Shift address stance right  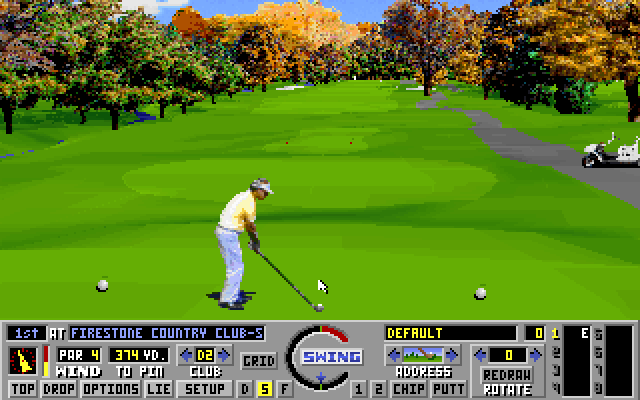pos(453,355)
